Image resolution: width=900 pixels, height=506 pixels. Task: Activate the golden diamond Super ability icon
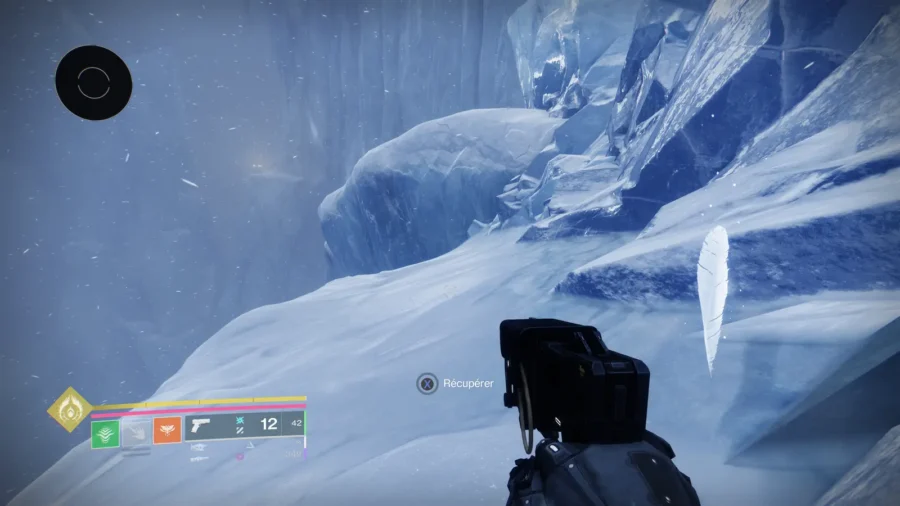(x=70, y=409)
